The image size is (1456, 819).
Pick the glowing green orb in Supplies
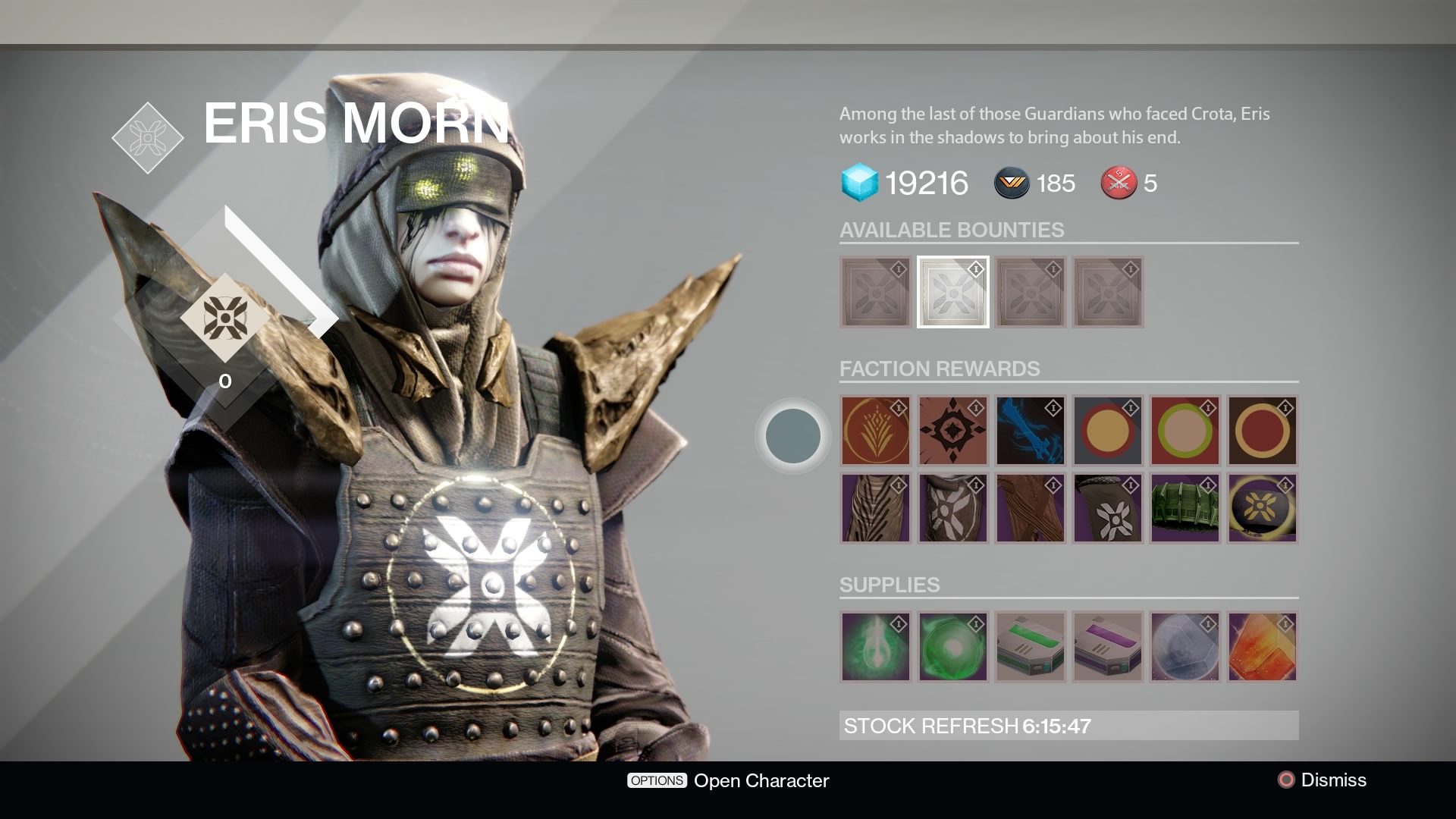(952, 647)
